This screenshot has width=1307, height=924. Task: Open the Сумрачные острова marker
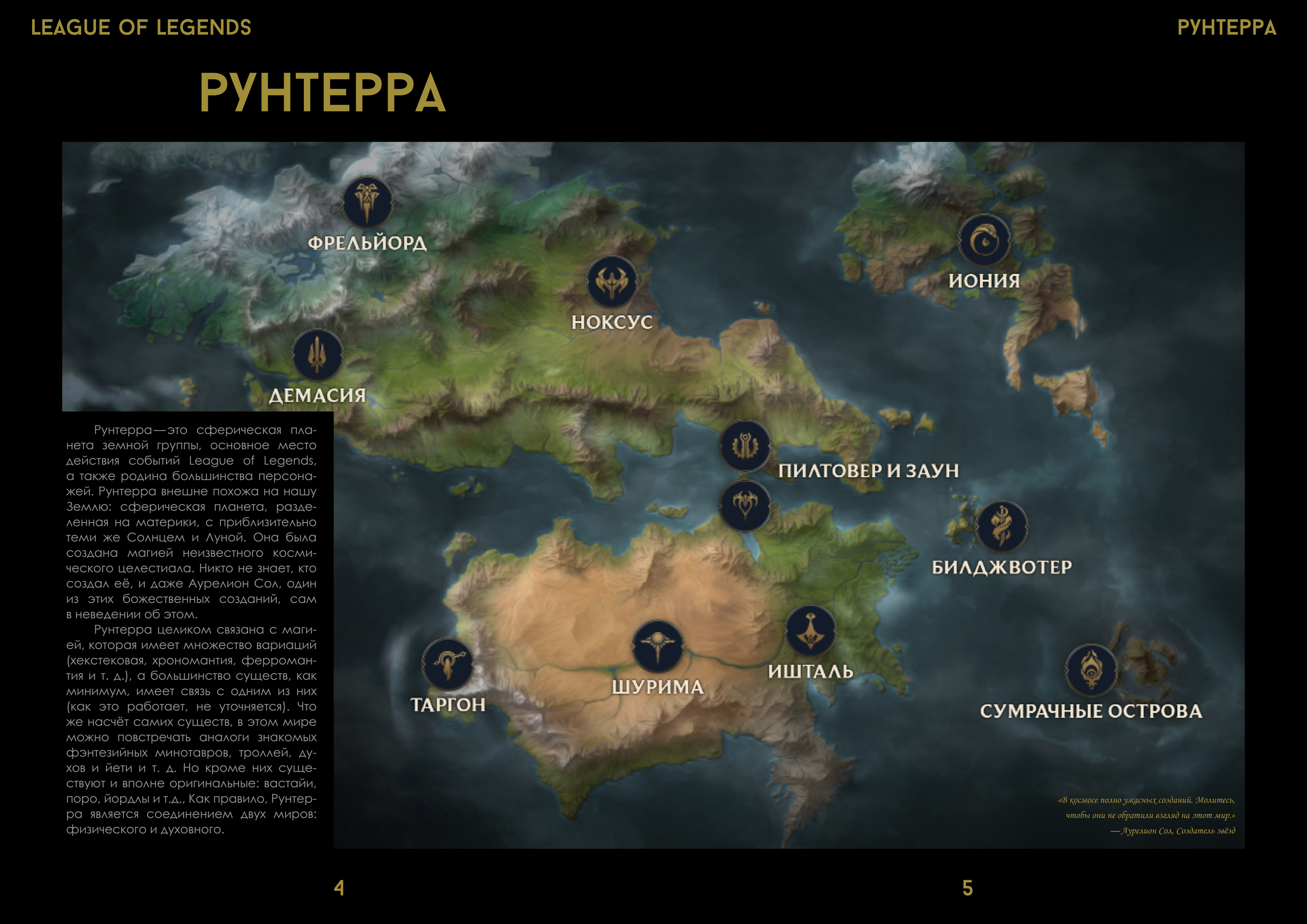pyautogui.click(x=1091, y=670)
